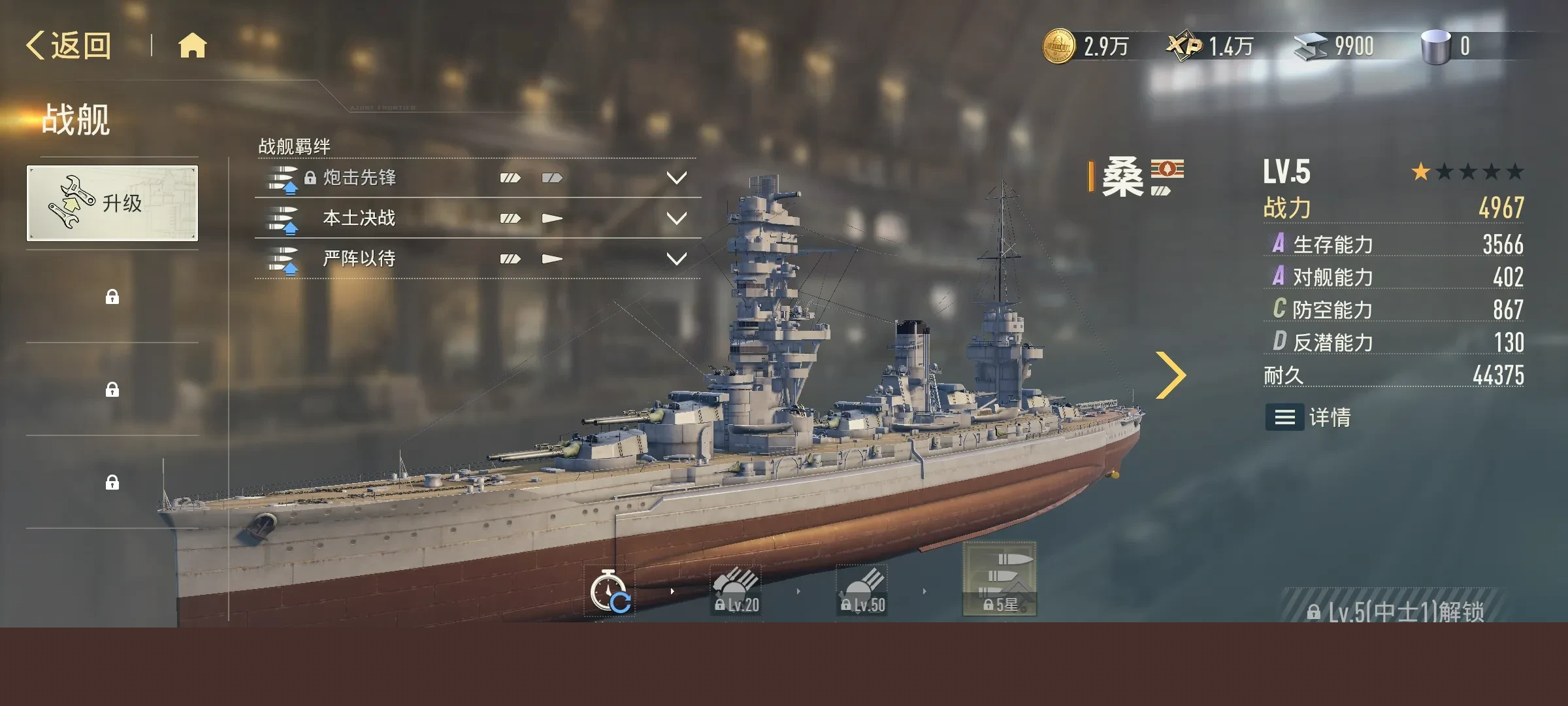1568x706 pixels.
Task: Click the steel plates resource icon
Action: (1311, 46)
